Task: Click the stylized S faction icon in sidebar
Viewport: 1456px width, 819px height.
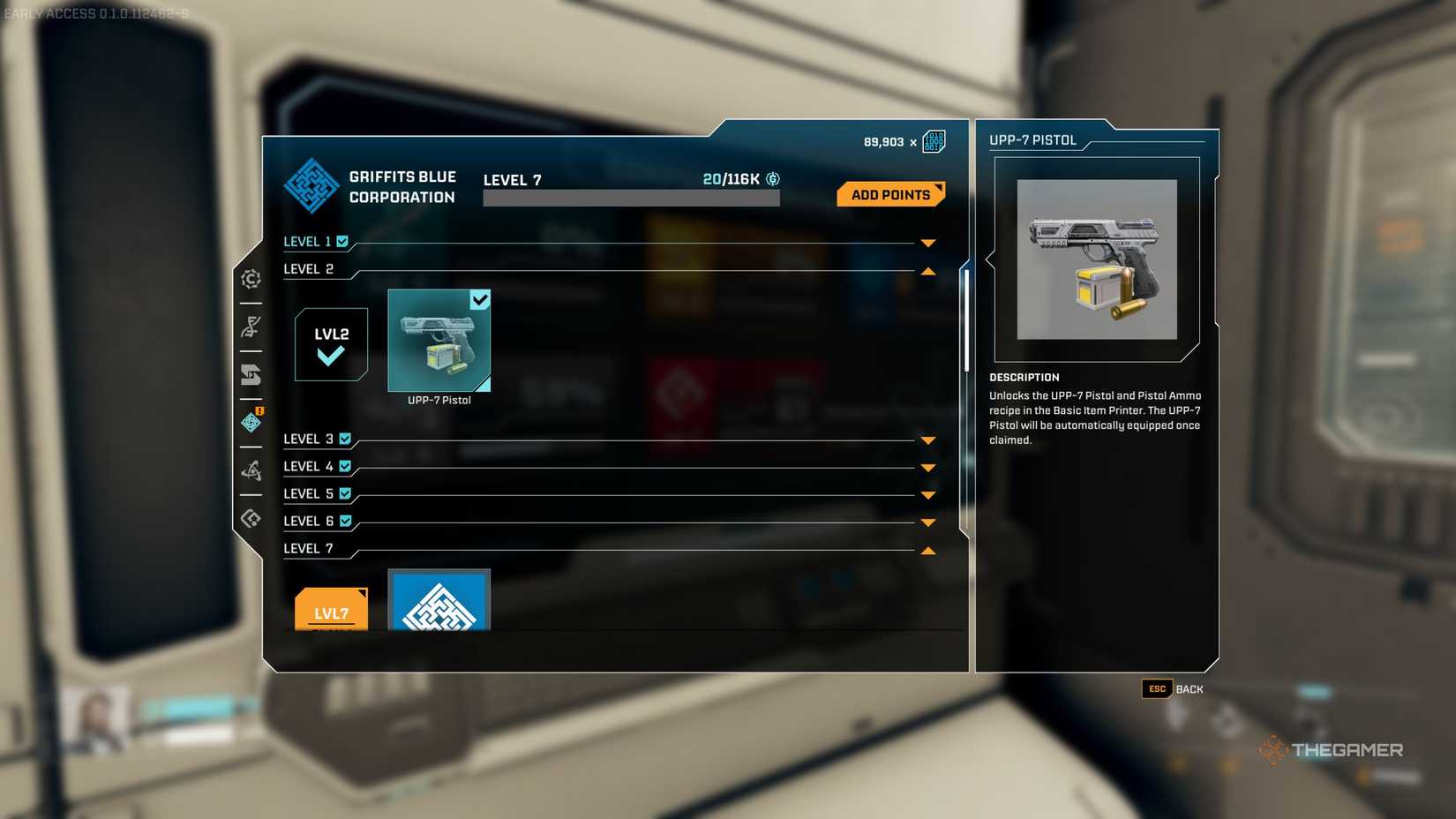Action: 252,376
